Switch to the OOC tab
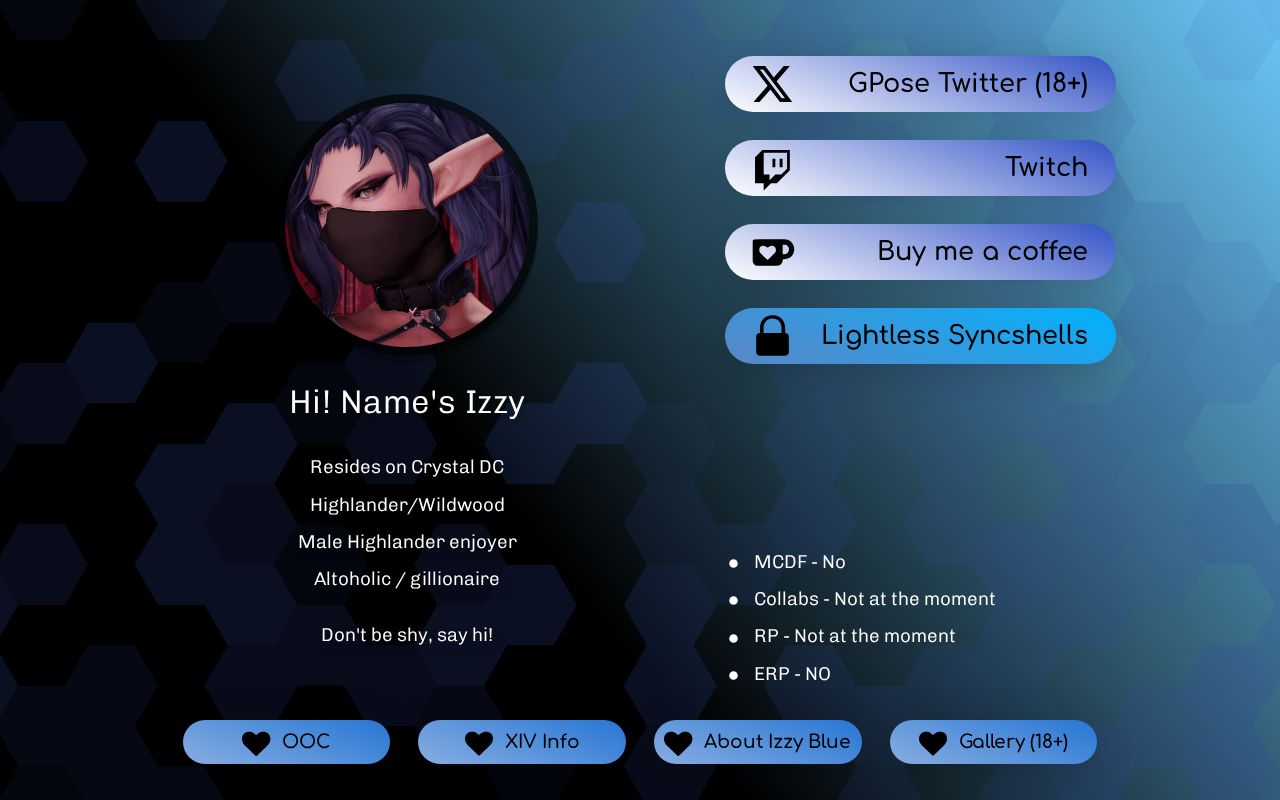 tap(287, 742)
